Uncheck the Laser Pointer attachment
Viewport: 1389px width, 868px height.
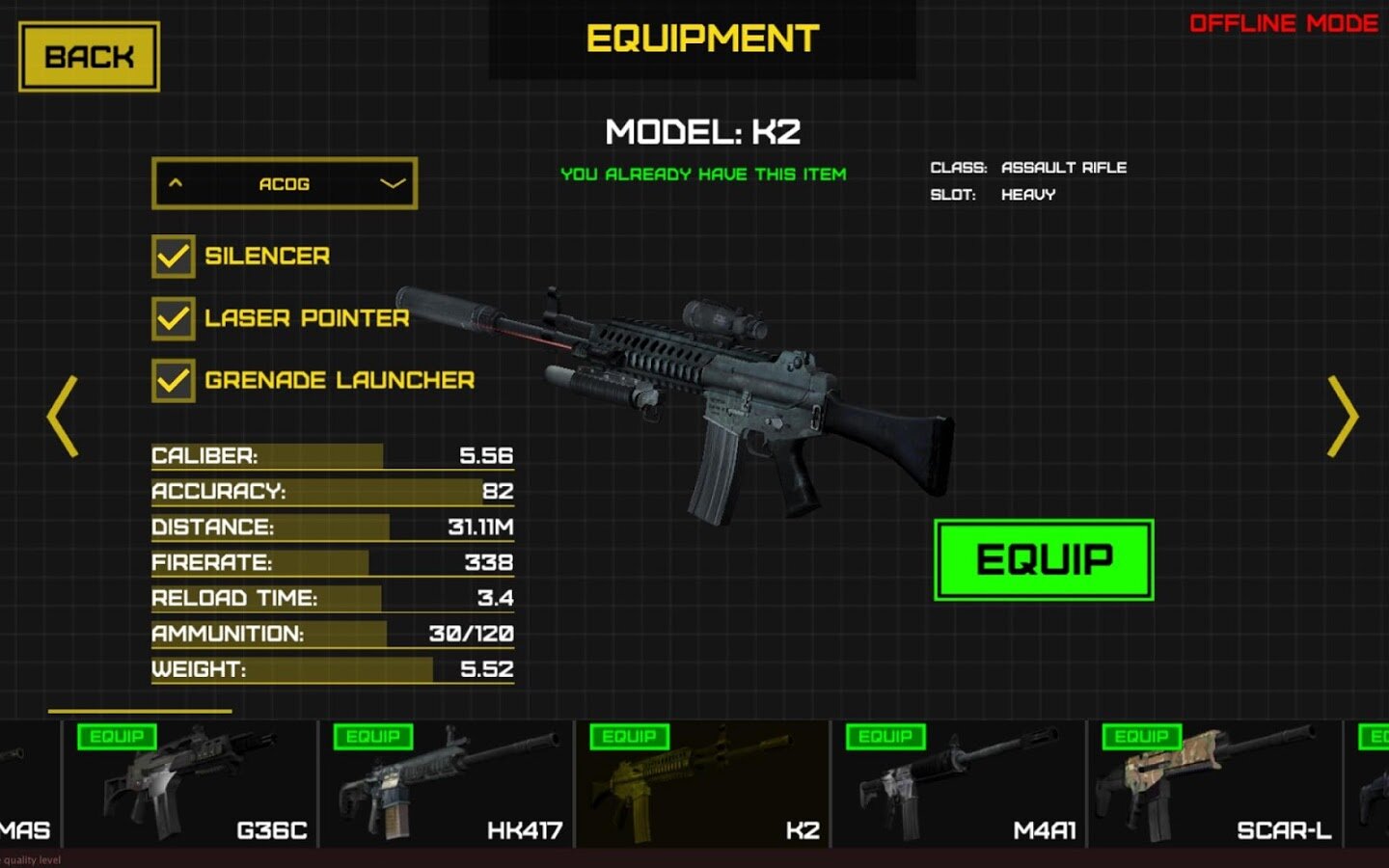174,318
